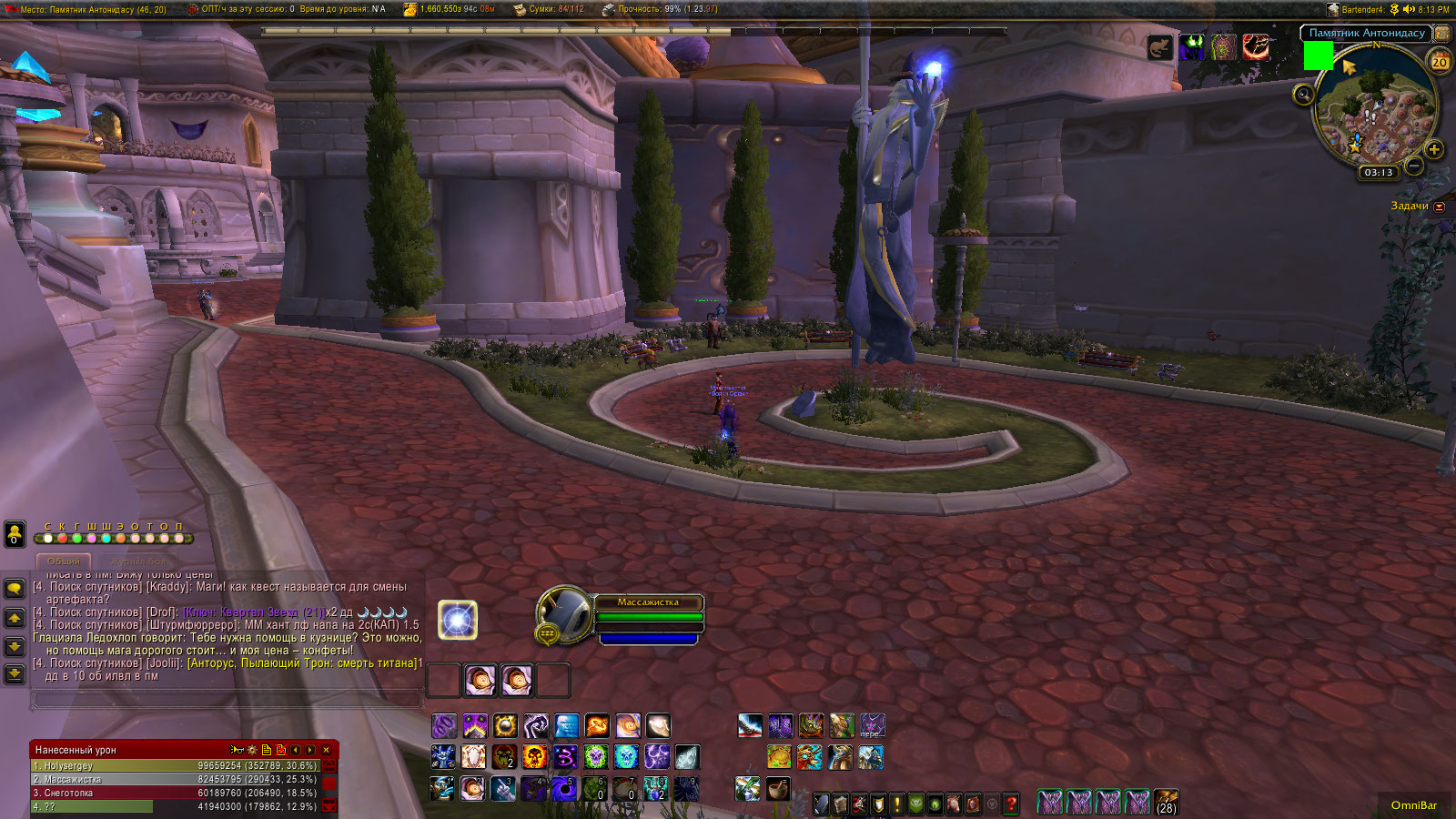Image resolution: width=1456 pixels, height=819 pixels.
Task: Open the Журнал боя combat log tab
Action: click(x=139, y=561)
